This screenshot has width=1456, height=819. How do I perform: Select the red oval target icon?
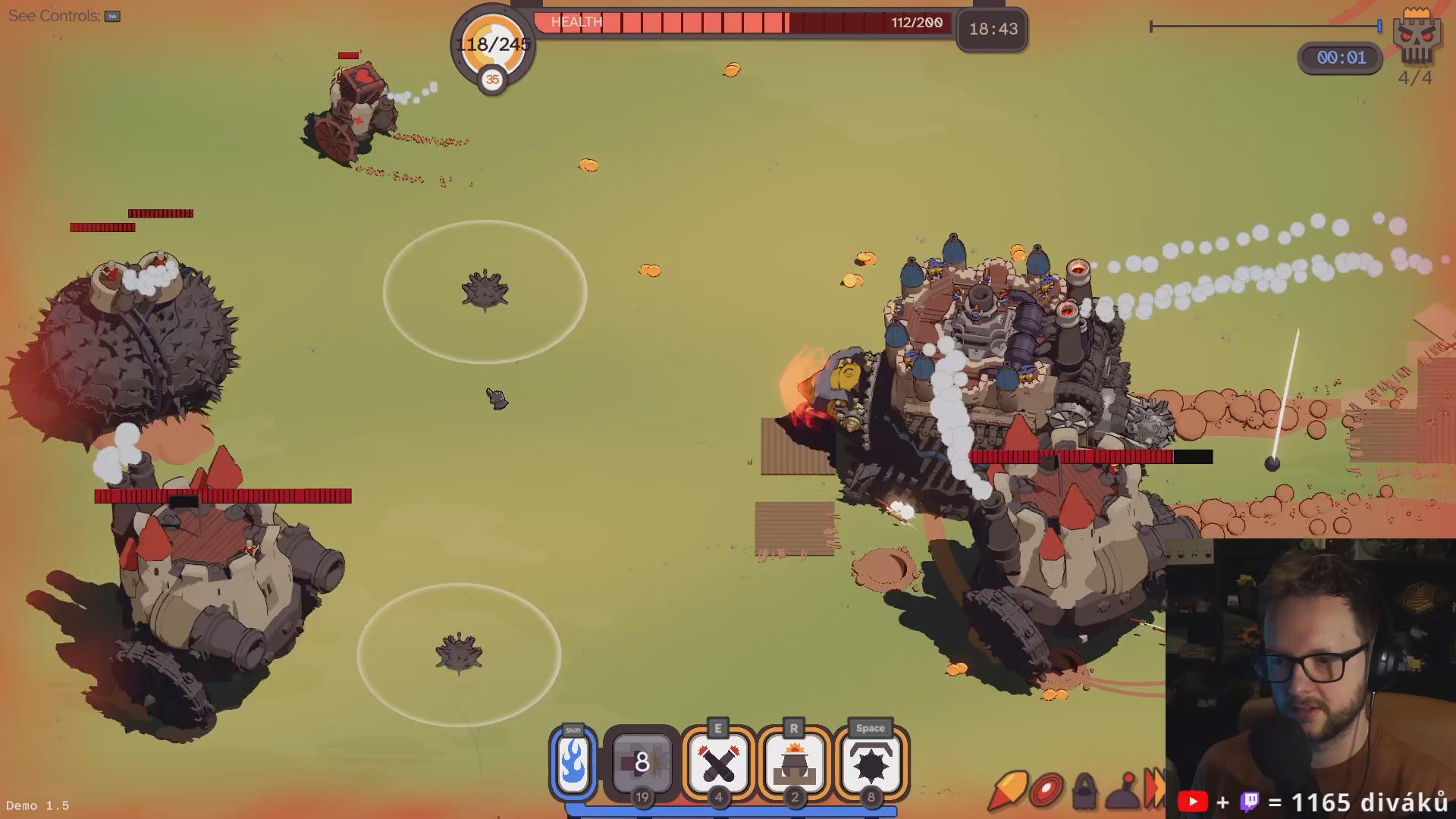click(x=1046, y=790)
